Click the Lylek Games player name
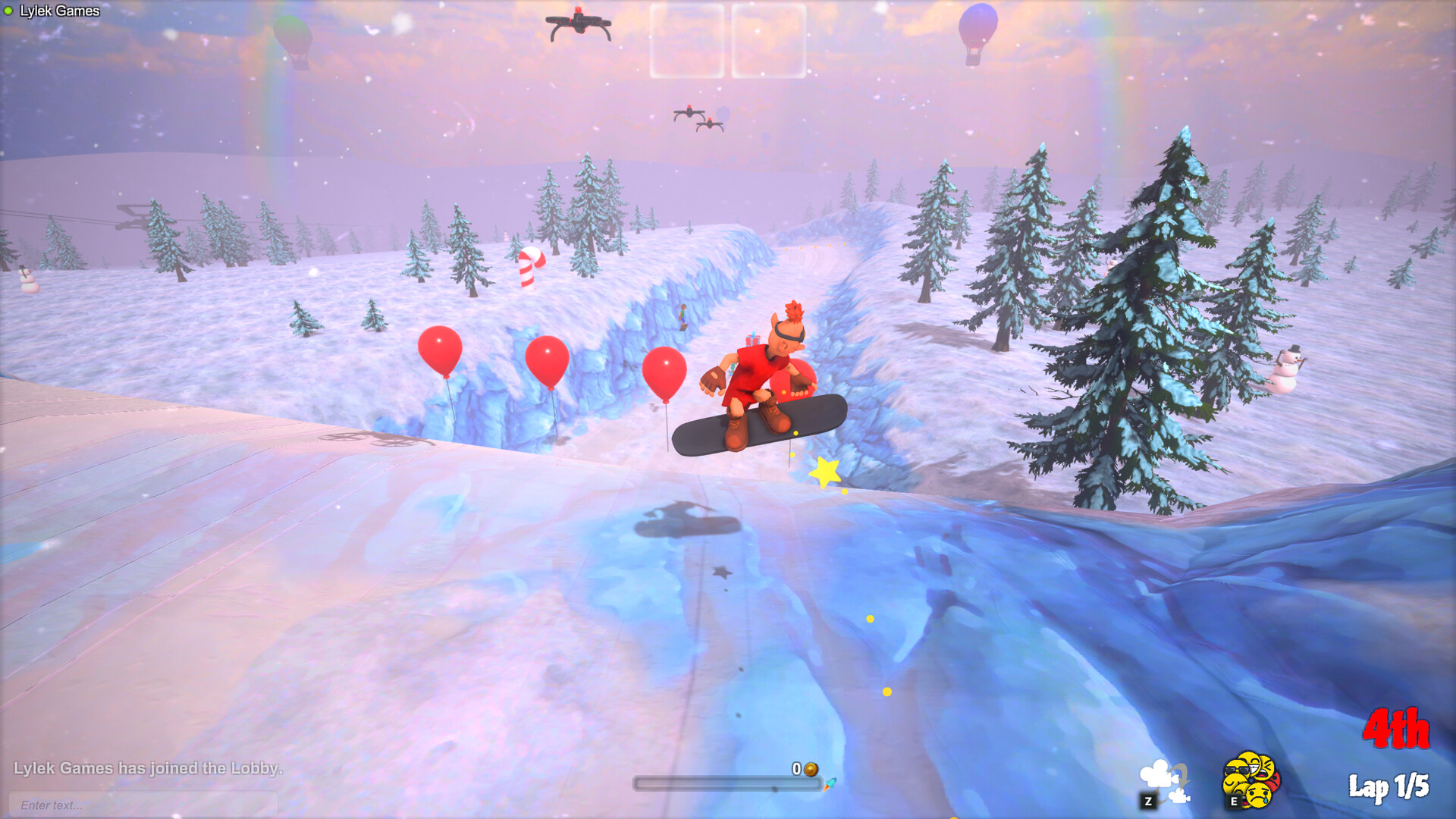The image size is (1456, 819). (61, 10)
